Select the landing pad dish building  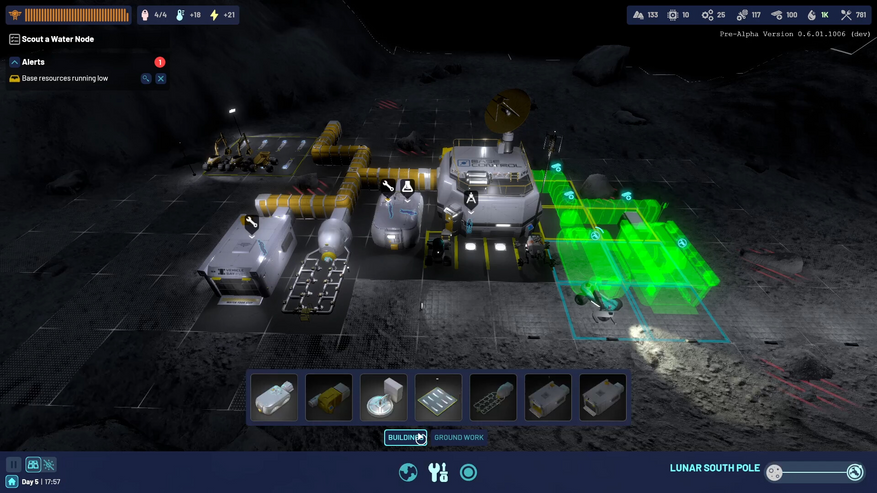[384, 398]
